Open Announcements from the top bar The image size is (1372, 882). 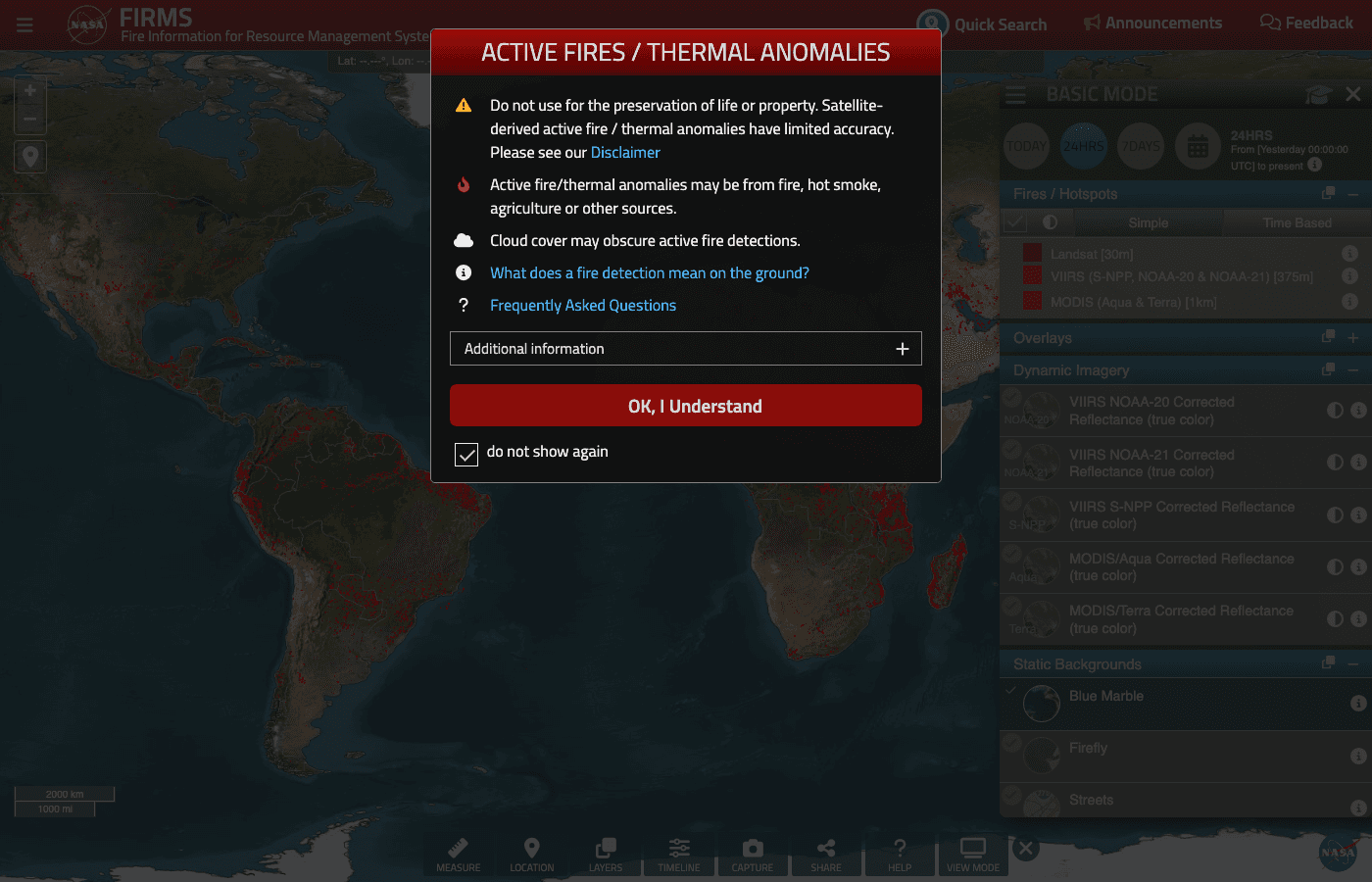click(x=1152, y=23)
